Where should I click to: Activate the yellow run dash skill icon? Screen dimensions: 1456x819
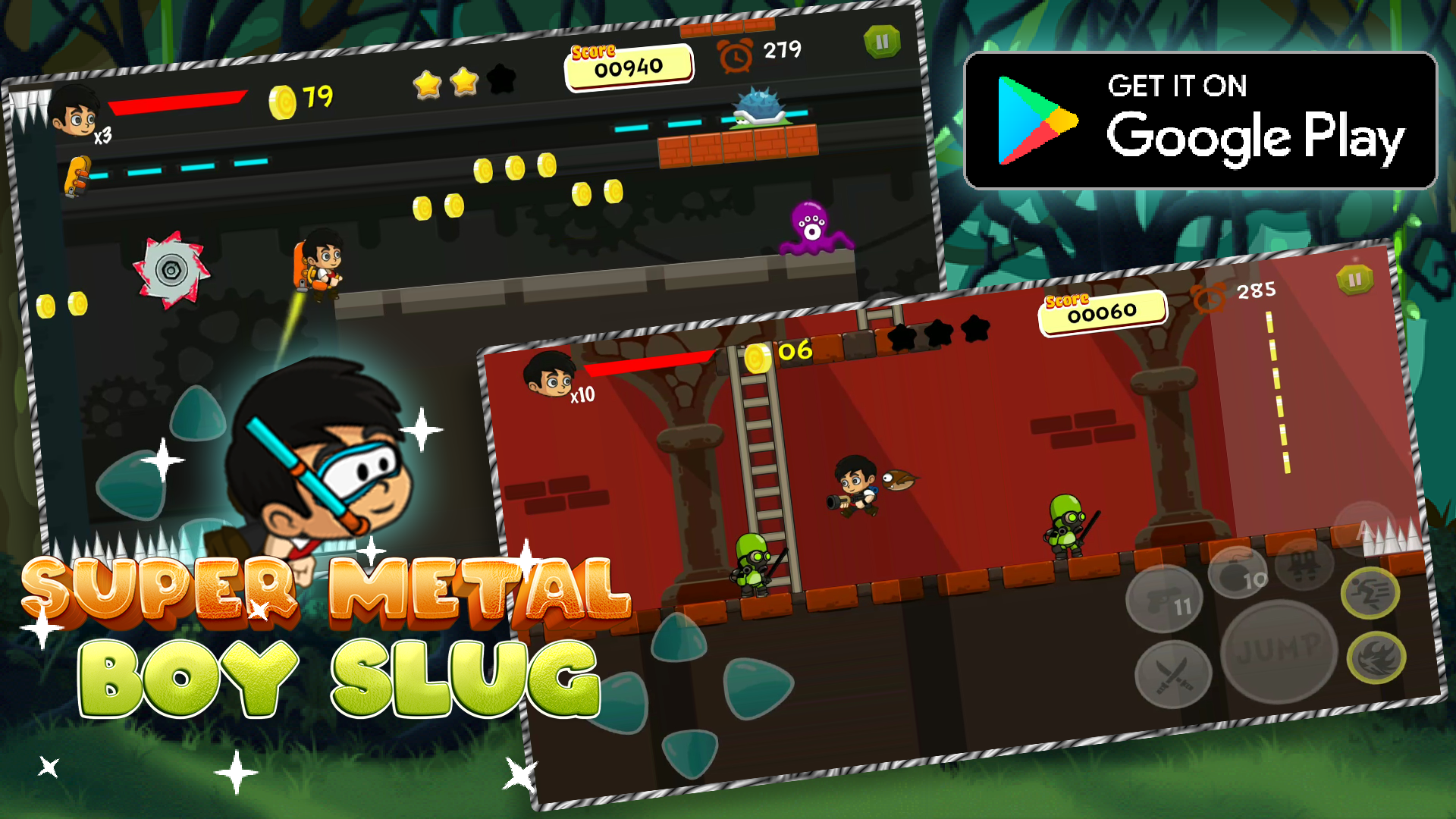click(x=1371, y=591)
